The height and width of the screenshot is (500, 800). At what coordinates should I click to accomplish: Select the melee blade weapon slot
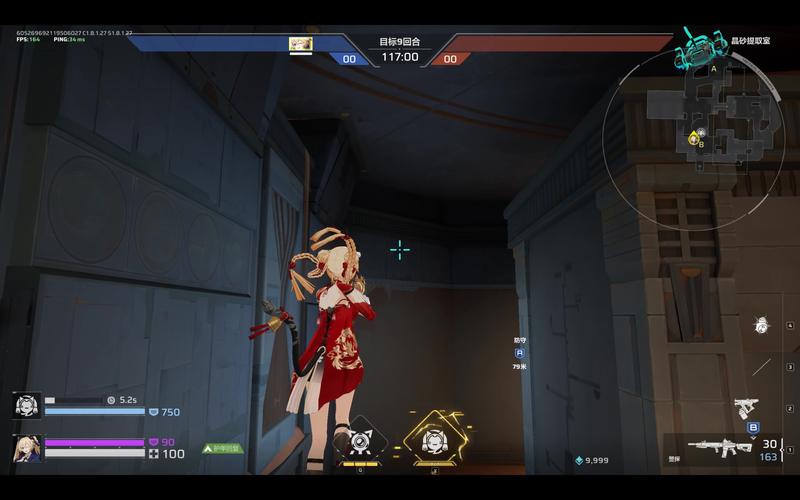(x=762, y=366)
